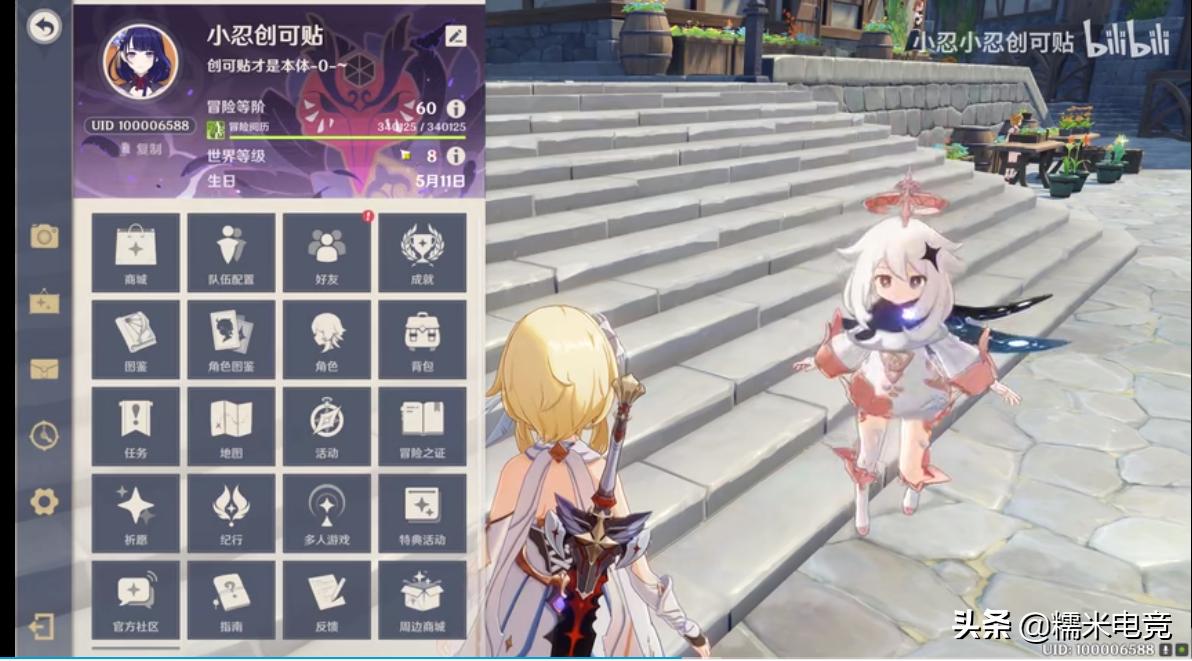Open Feedback (反馈) tile
The image size is (1192, 661).
click(327, 599)
